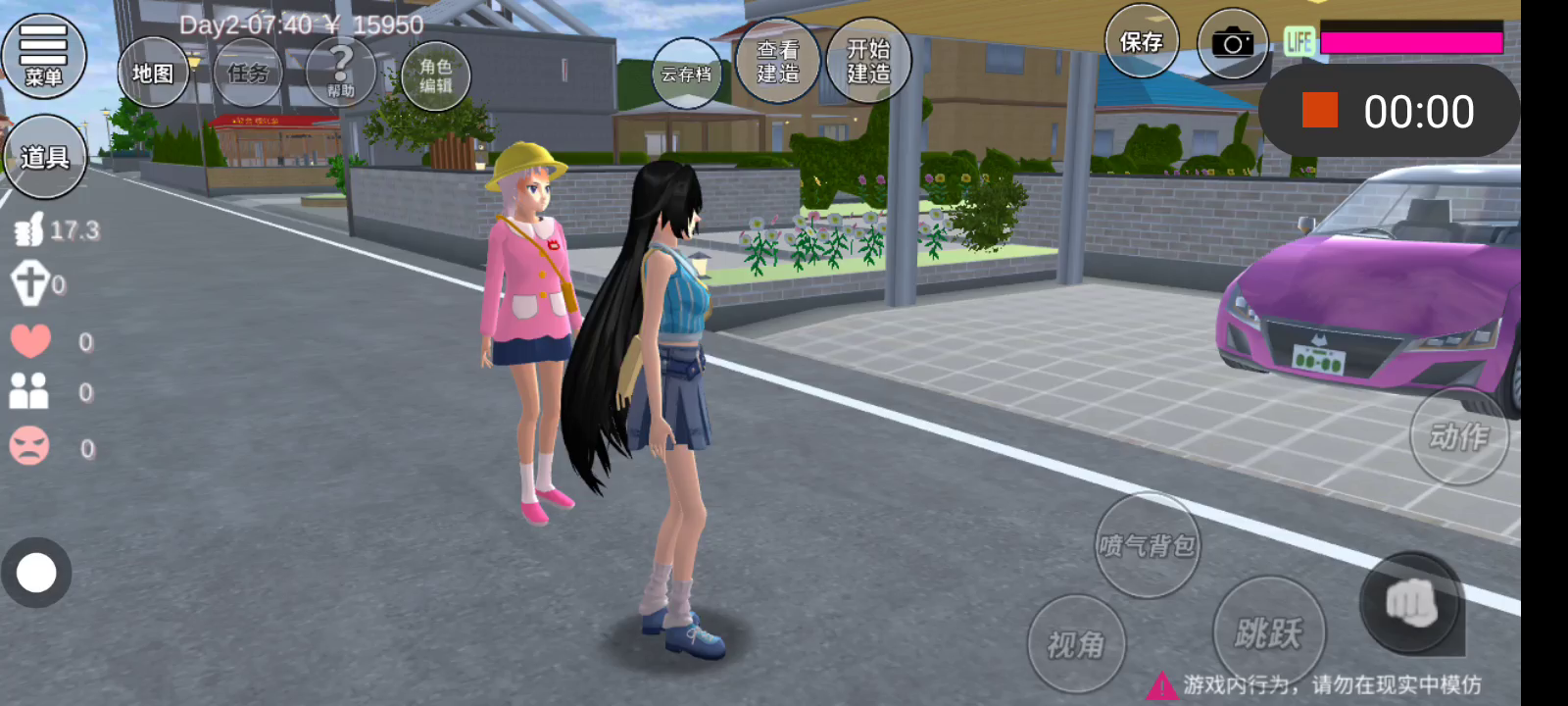Open the 动作 actions menu
Viewport: 1568px width, 706px height.
(x=1458, y=436)
